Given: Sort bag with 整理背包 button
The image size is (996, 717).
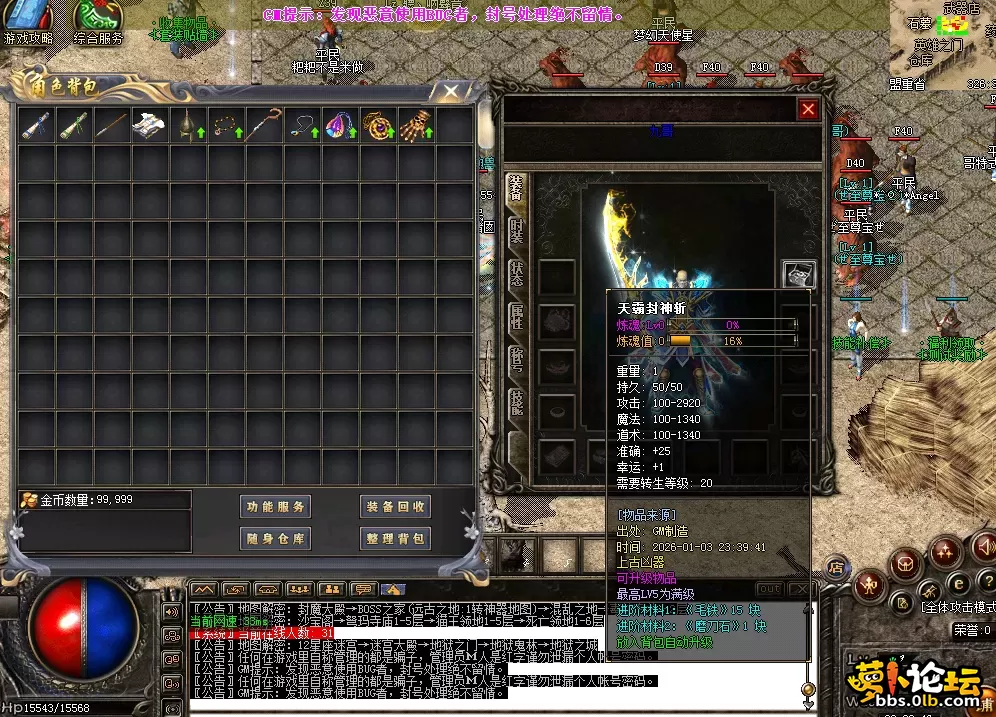Looking at the screenshot, I should coord(395,538).
